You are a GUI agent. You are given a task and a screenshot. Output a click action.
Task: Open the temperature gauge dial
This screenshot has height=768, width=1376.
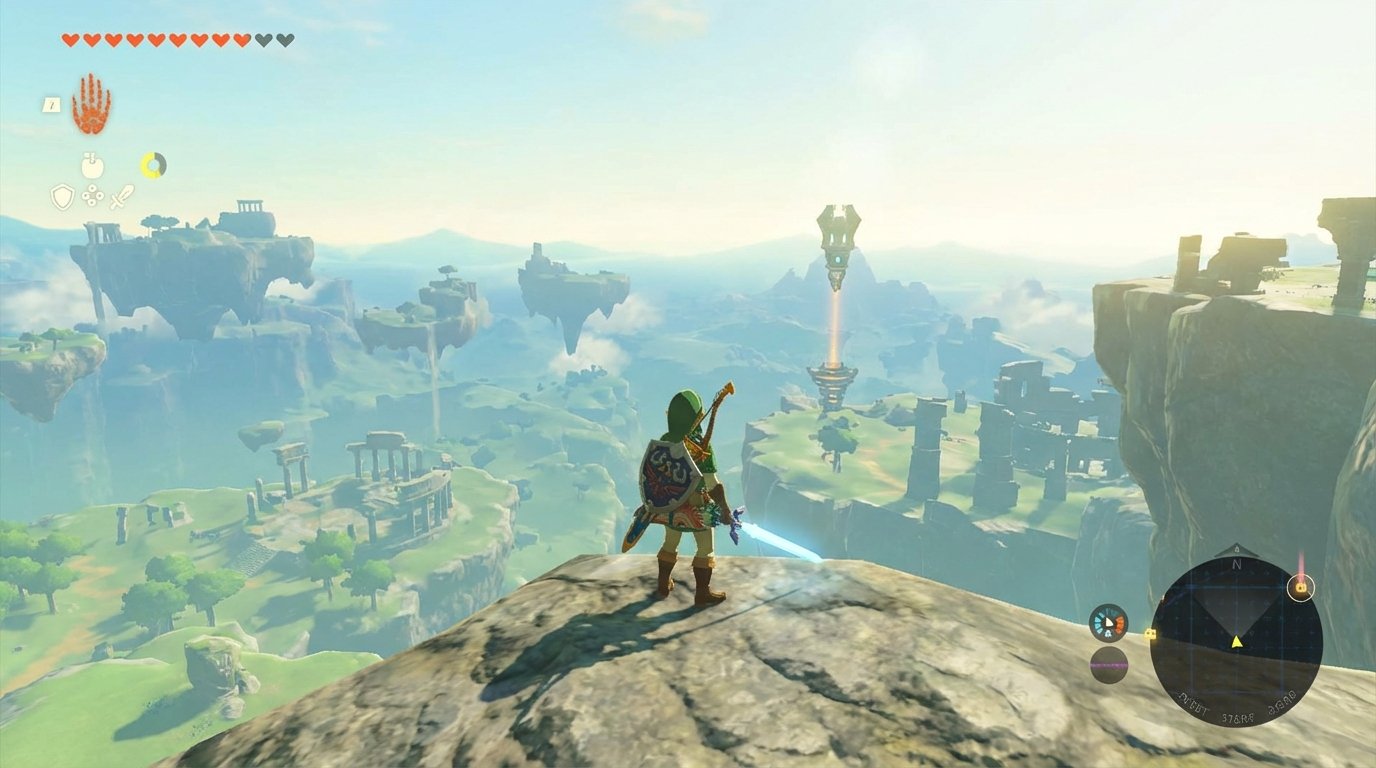1108,622
